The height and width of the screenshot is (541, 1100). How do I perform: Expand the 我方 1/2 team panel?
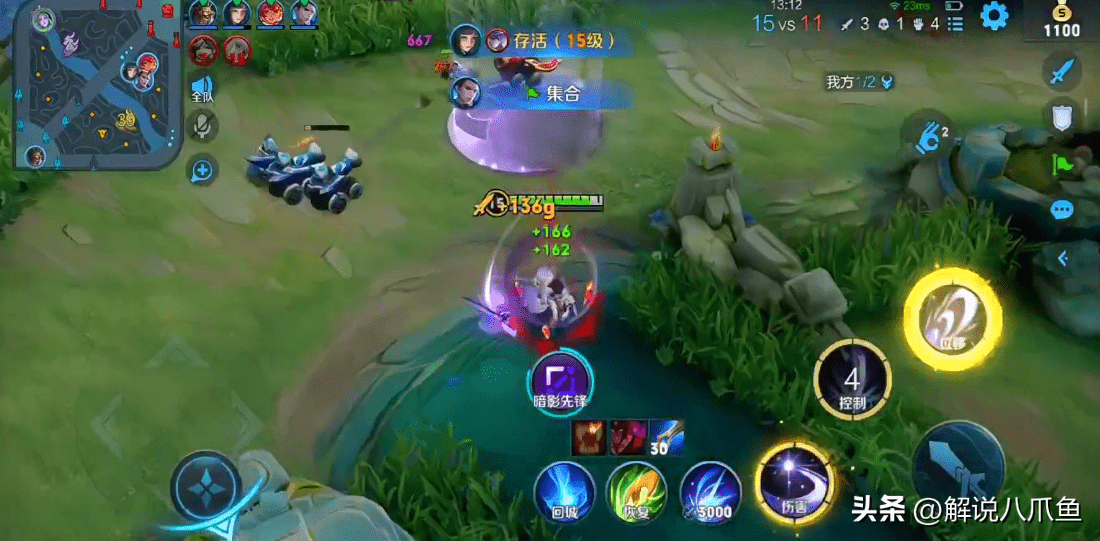point(860,82)
